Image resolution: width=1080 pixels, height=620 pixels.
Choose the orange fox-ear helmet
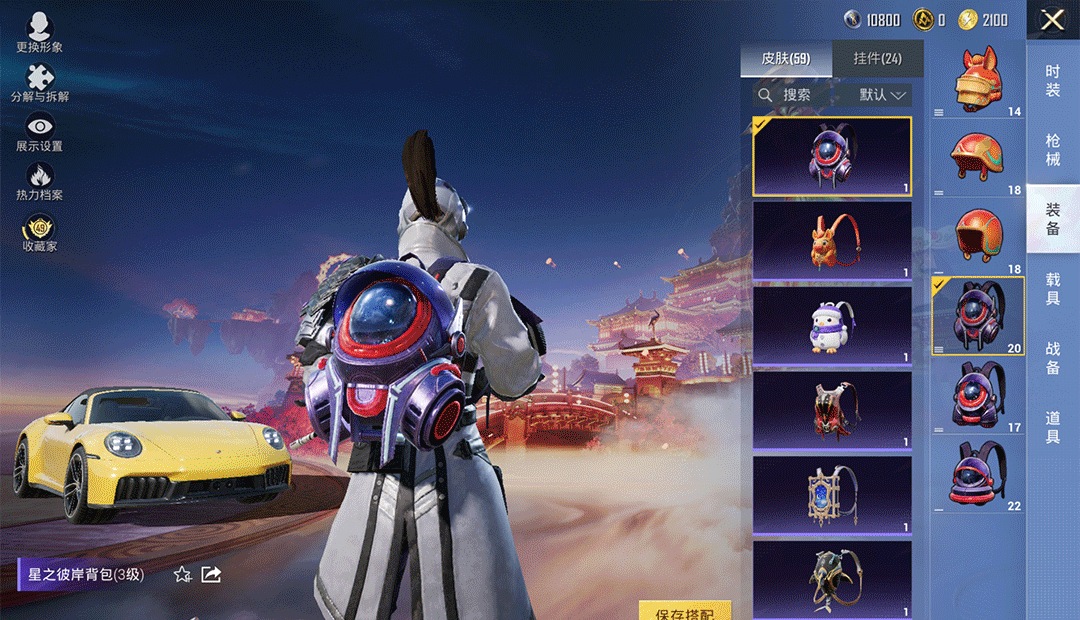click(977, 82)
